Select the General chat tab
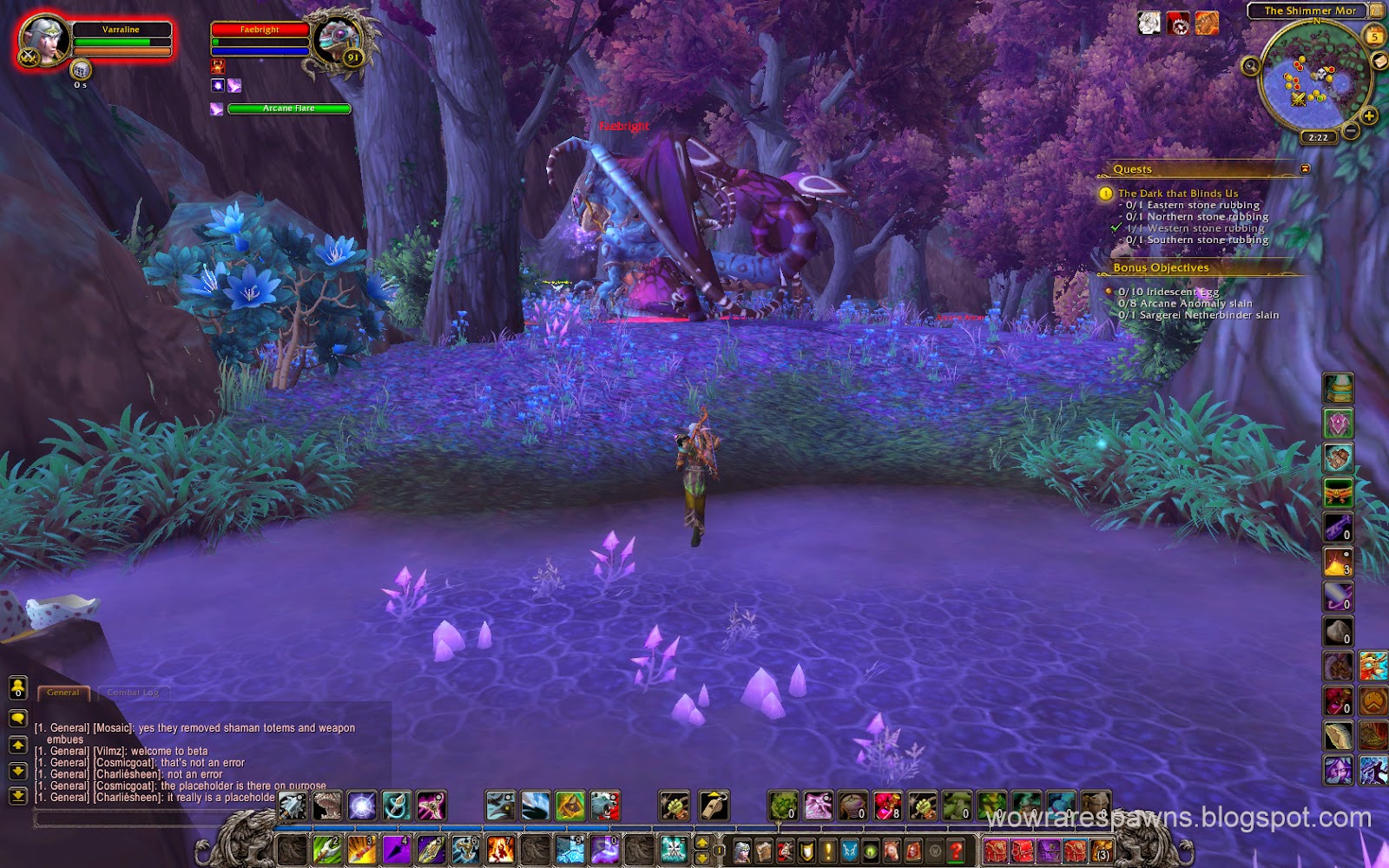Image resolution: width=1389 pixels, height=868 pixels. click(x=63, y=692)
